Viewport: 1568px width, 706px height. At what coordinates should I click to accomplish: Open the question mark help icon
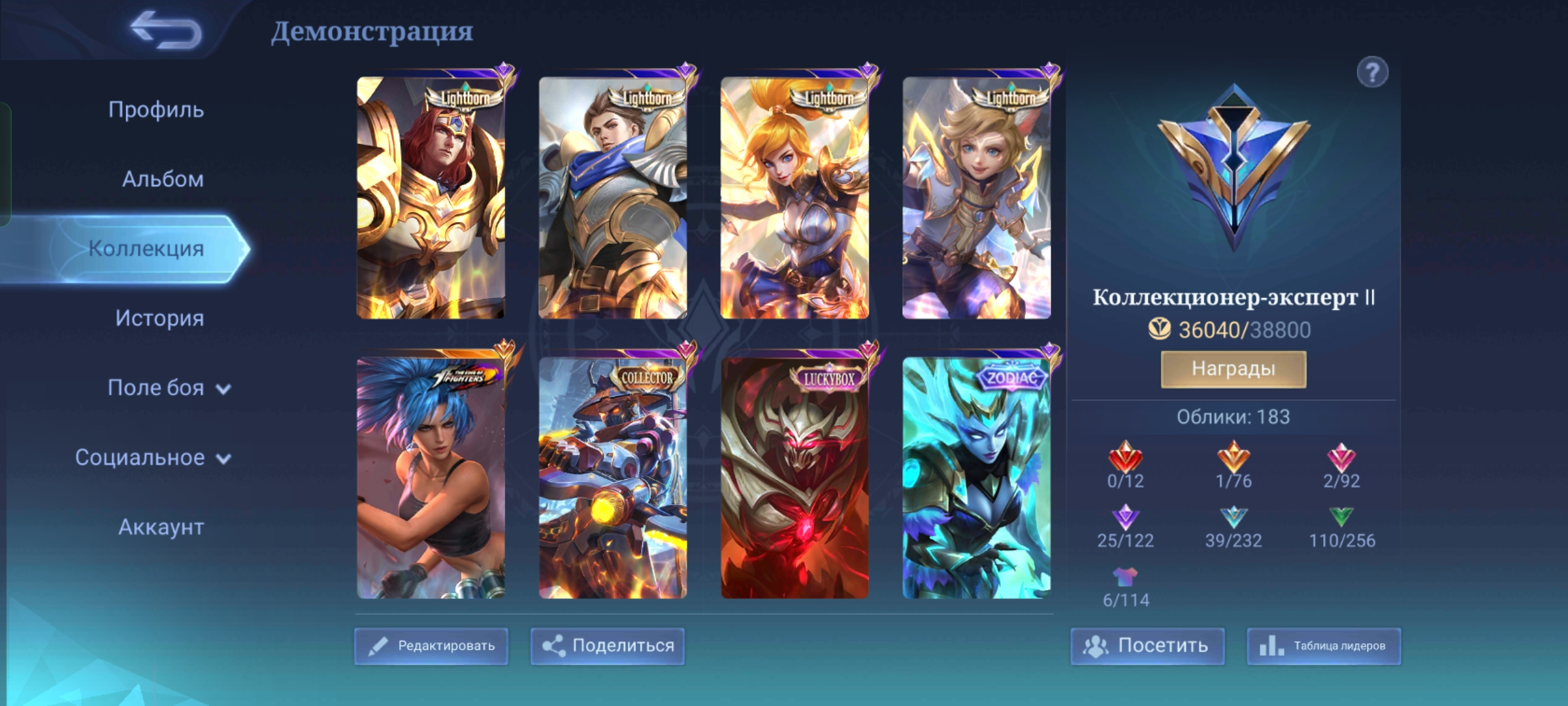coord(1372,72)
